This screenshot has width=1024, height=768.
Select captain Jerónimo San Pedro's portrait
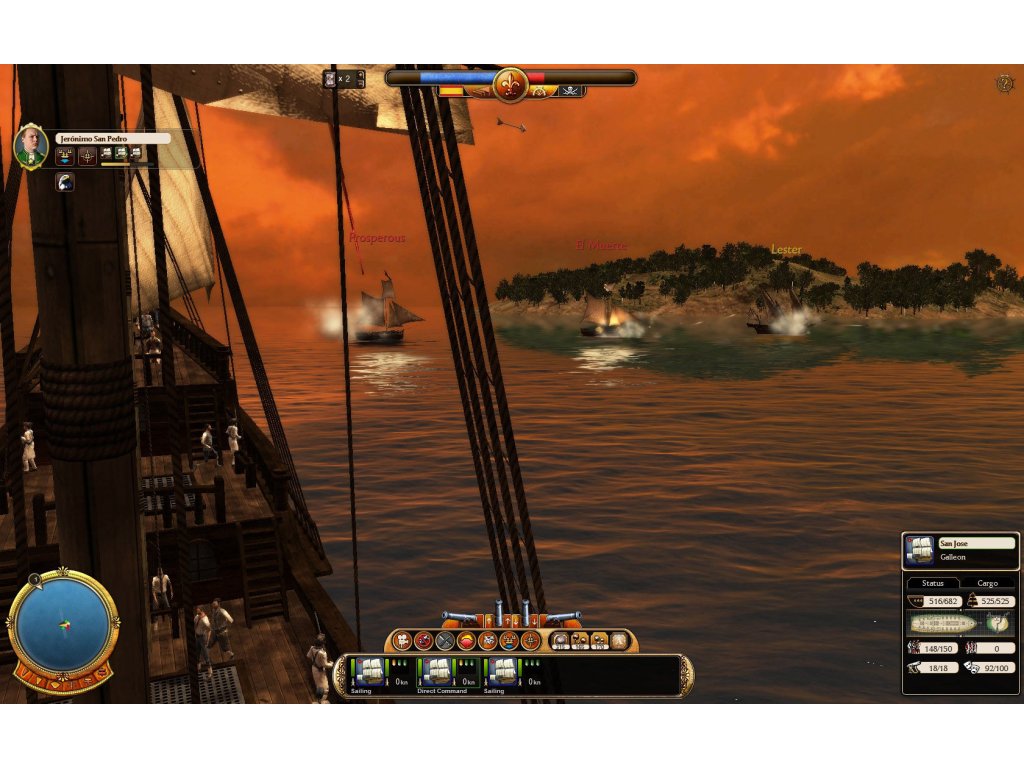[x=31, y=146]
